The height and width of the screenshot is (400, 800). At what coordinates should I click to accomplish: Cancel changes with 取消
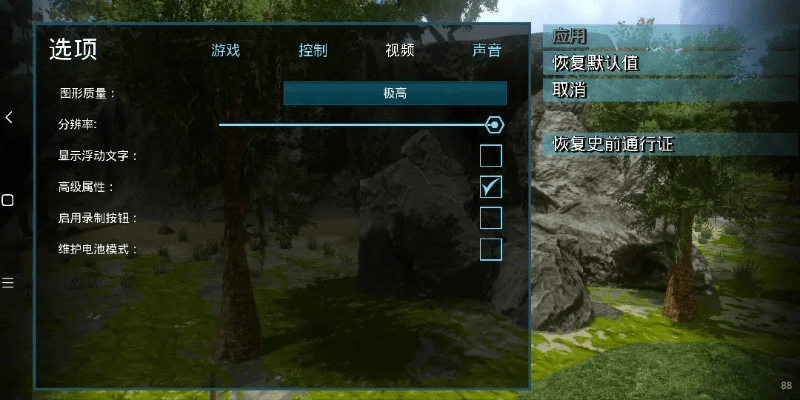tap(571, 90)
